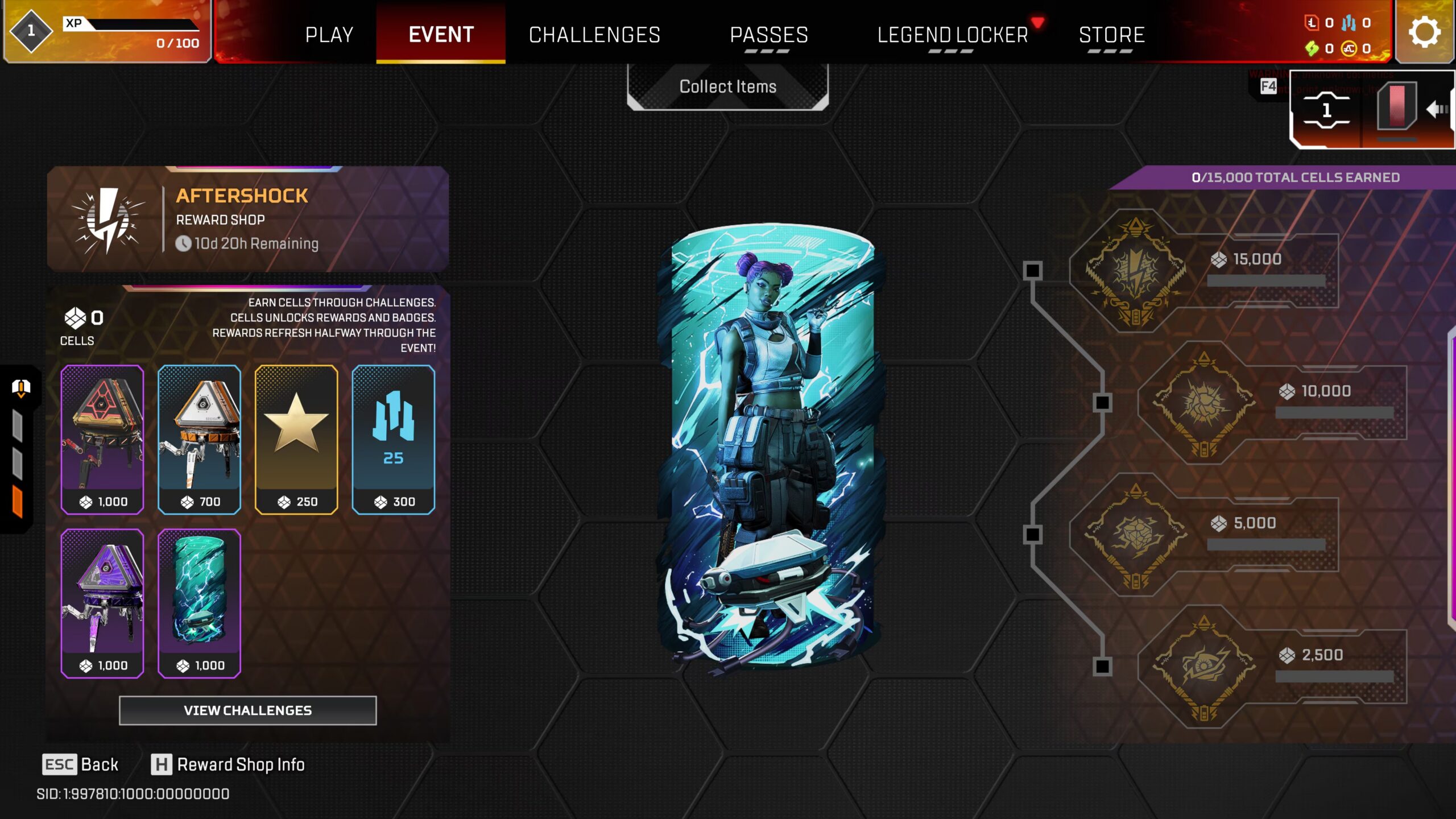Open the gear settings menu
The height and width of the screenshot is (819, 1456).
(x=1424, y=32)
